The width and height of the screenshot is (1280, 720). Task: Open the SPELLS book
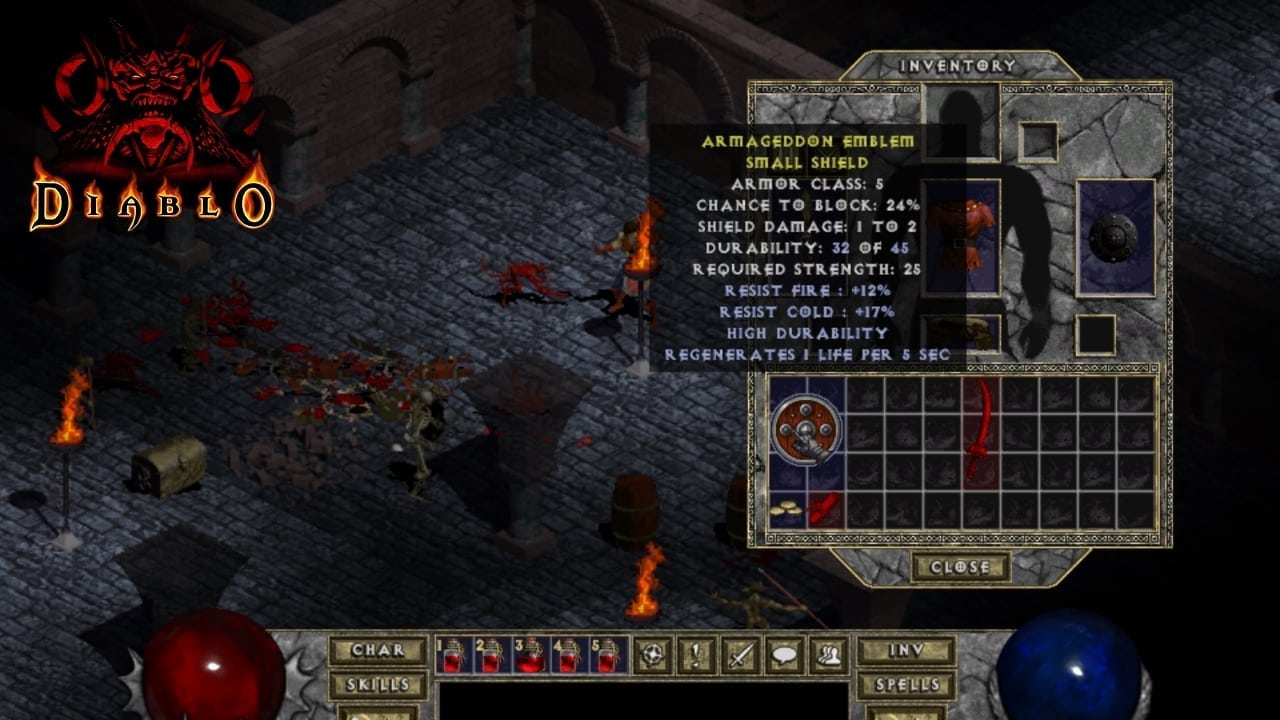[906, 685]
